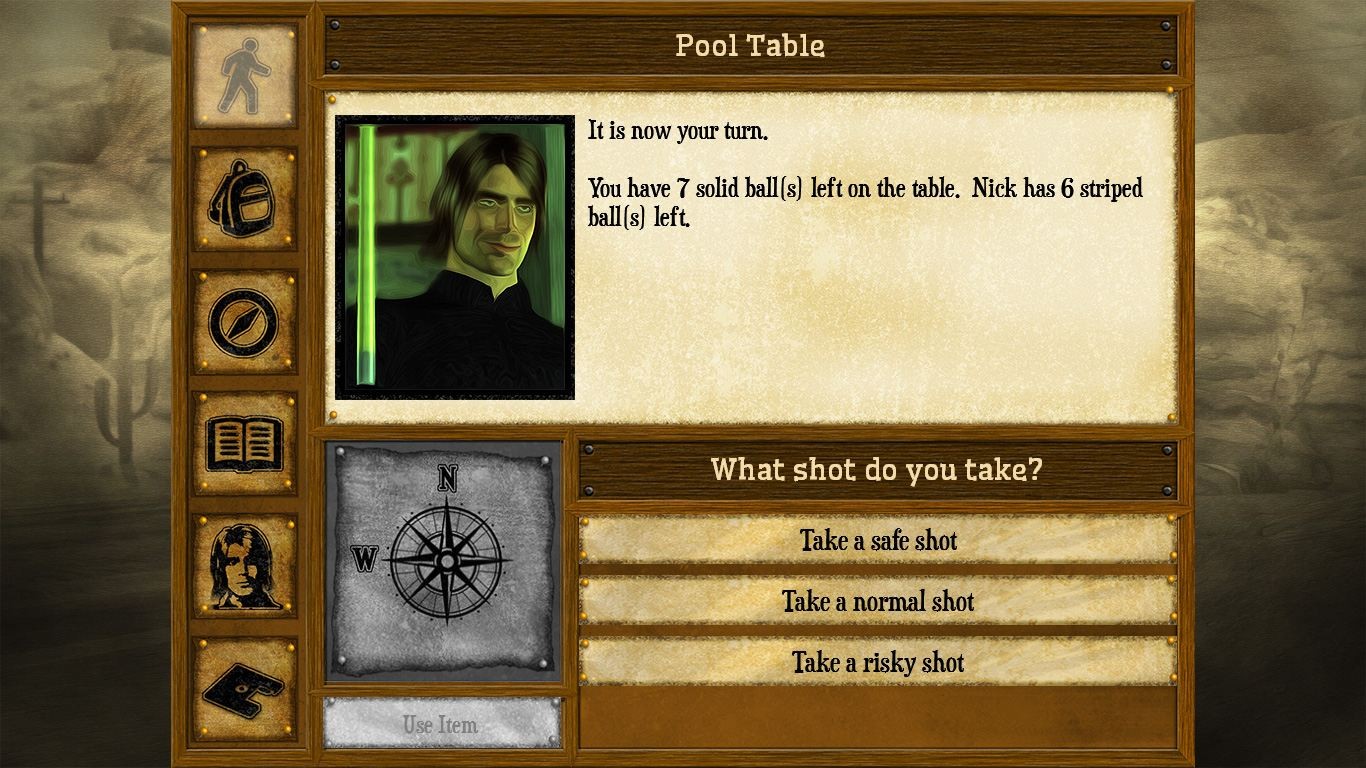Open the compass navigation icon in sidebar
Image resolution: width=1366 pixels, height=768 pixels.
tap(244, 321)
